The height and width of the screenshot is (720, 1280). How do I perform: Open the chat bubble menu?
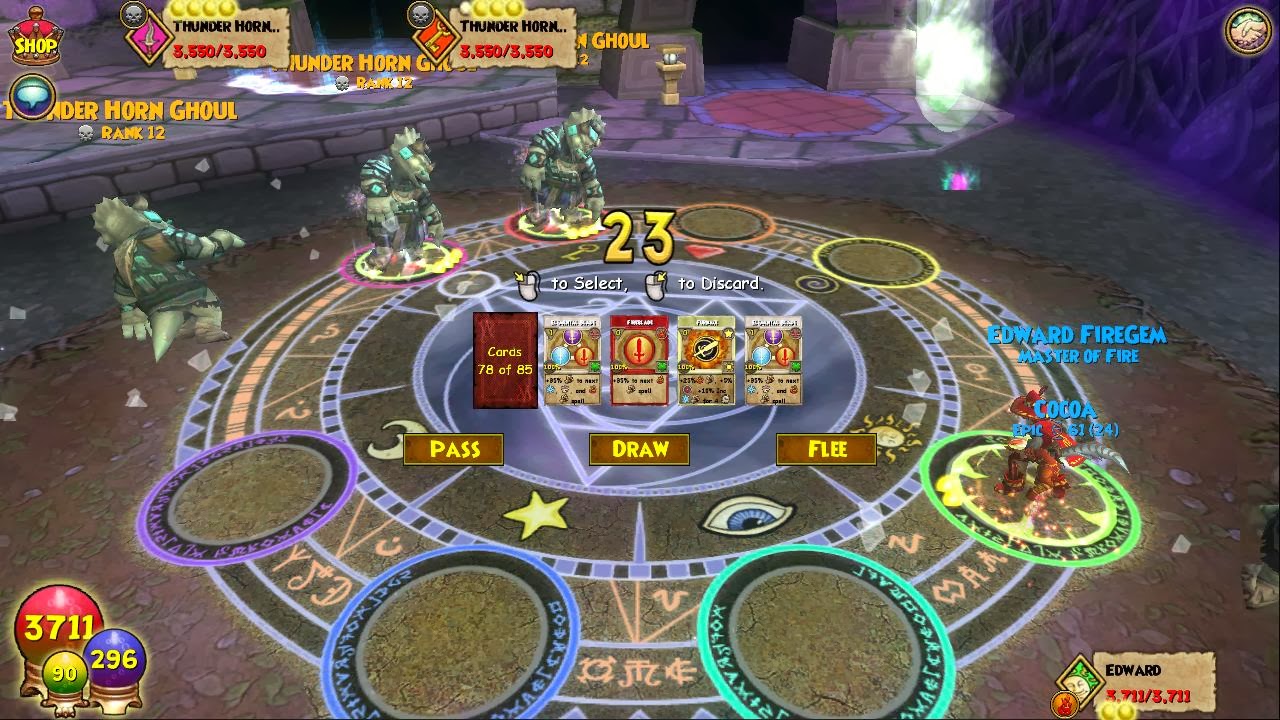[32, 98]
